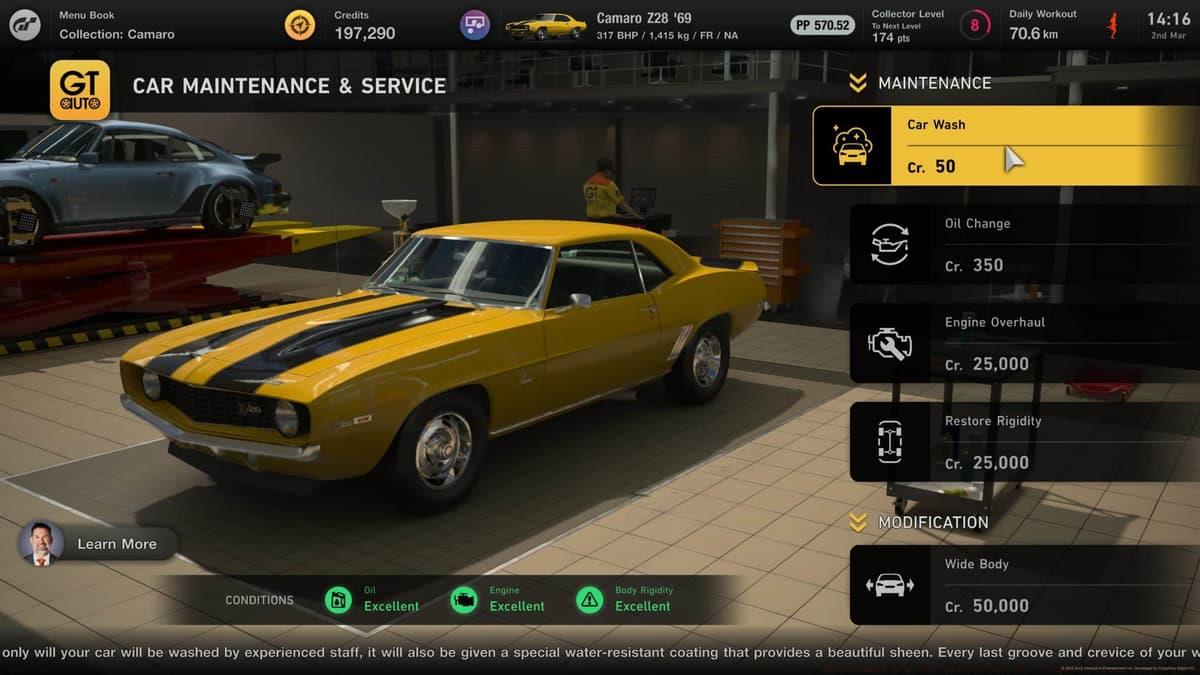The width and height of the screenshot is (1200, 675).
Task: Open the Menu Book Camaro collection
Action: tap(116, 25)
